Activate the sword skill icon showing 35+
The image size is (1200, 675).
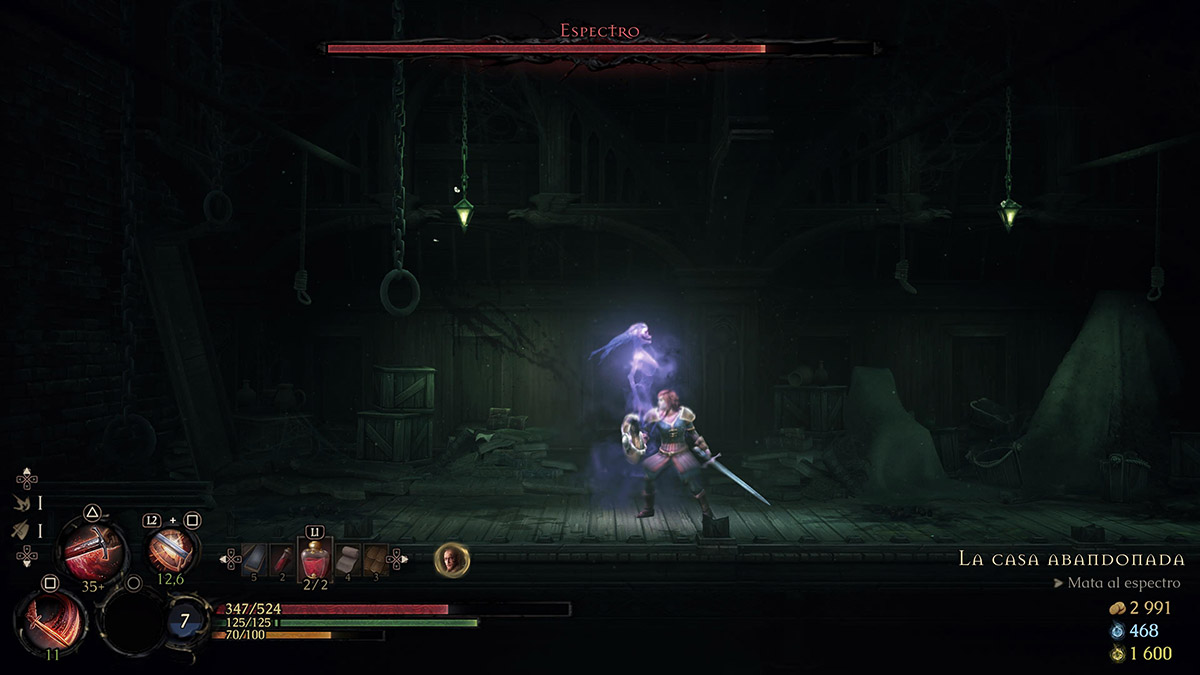pos(92,550)
